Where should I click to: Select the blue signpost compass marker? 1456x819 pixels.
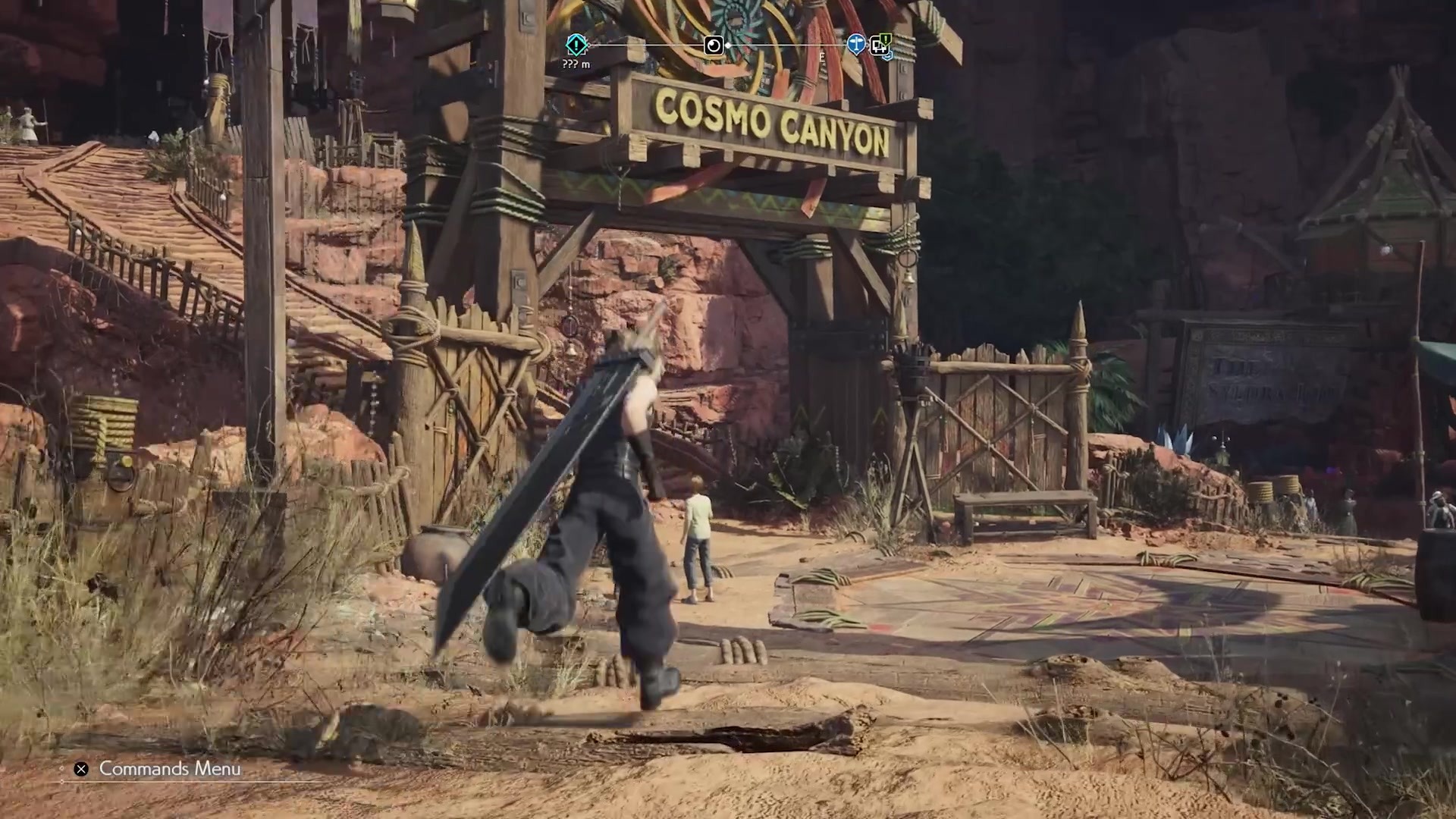tap(856, 45)
